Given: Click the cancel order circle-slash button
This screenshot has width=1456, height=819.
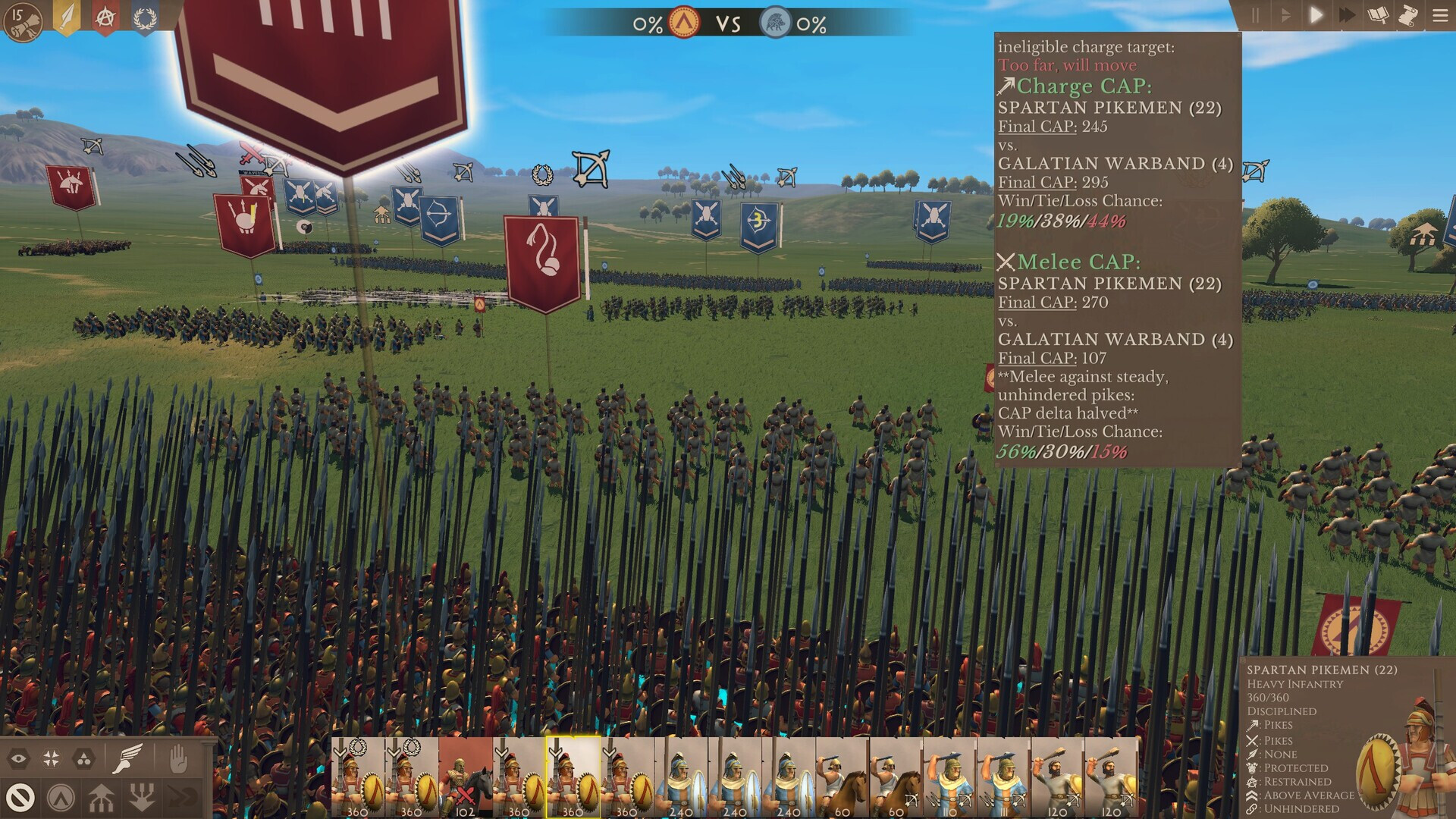Looking at the screenshot, I should coord(20,798).
